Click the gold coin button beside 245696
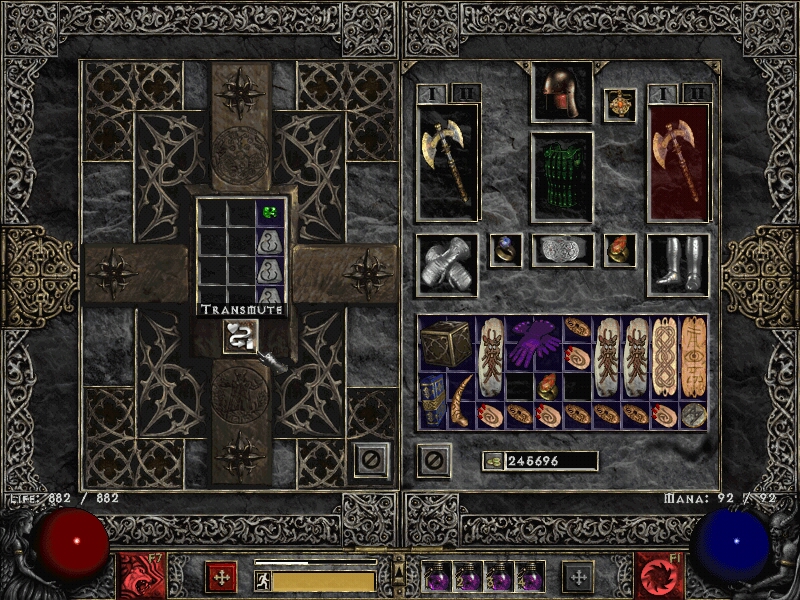 (492, 461)
